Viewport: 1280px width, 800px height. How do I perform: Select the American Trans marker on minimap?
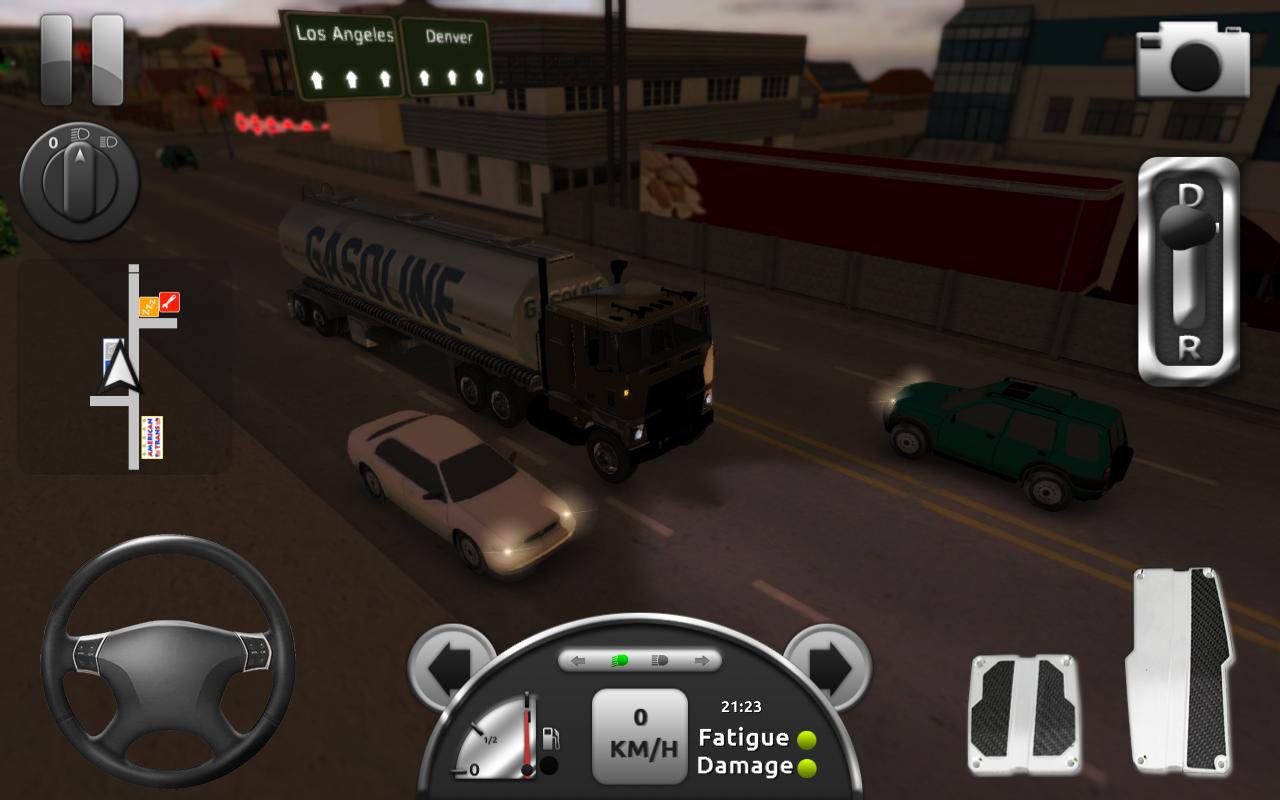(152, 437)
